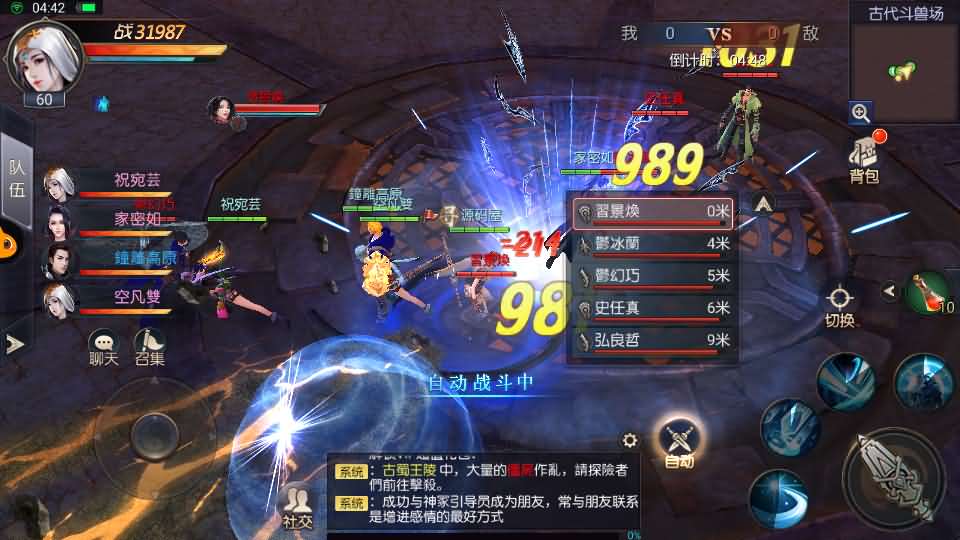Activate the crescent slash skill
This screenshot has height=540, width=960.
pyautogui.click(x=778, y=497)
